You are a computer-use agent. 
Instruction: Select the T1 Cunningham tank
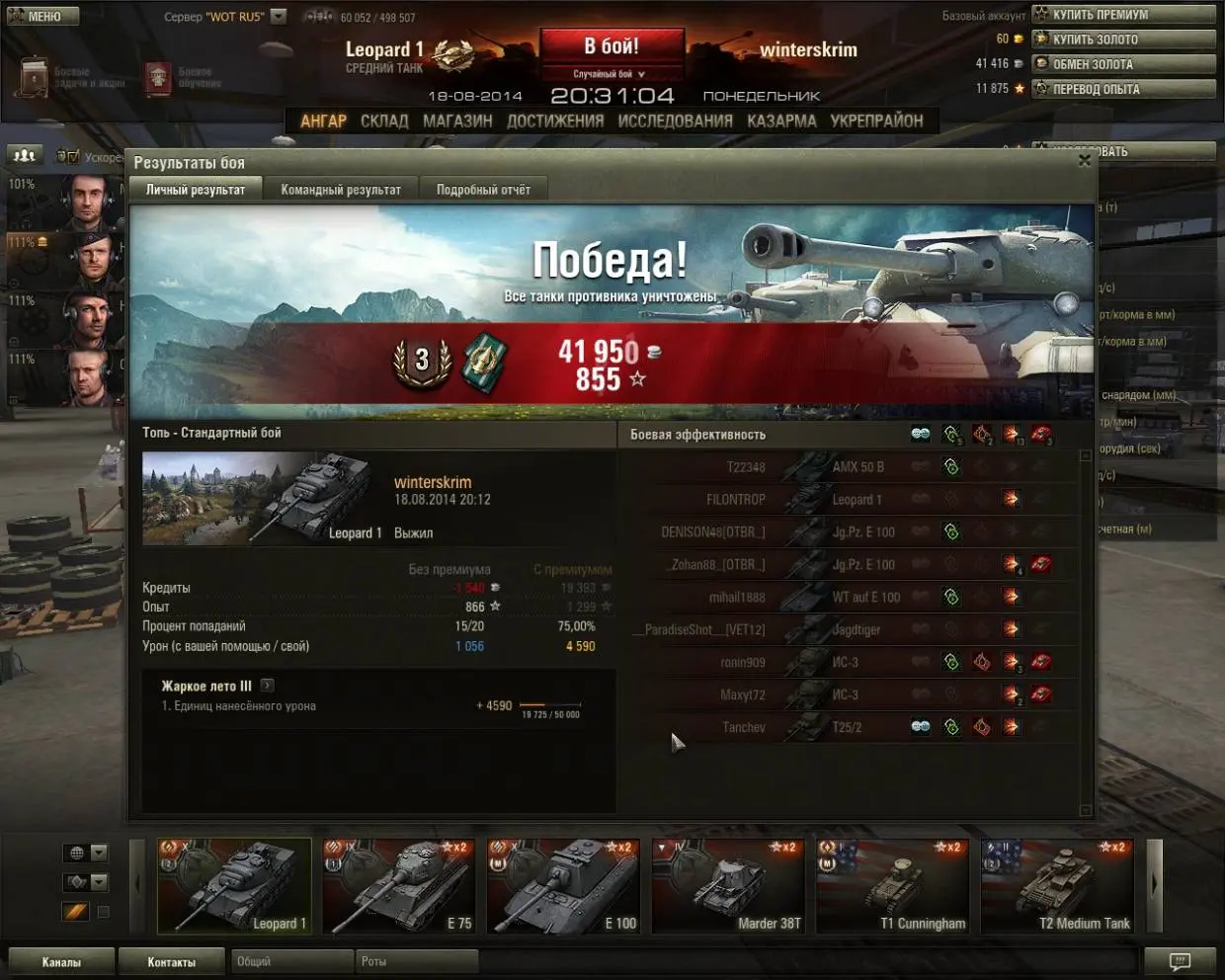coord(892,886)
